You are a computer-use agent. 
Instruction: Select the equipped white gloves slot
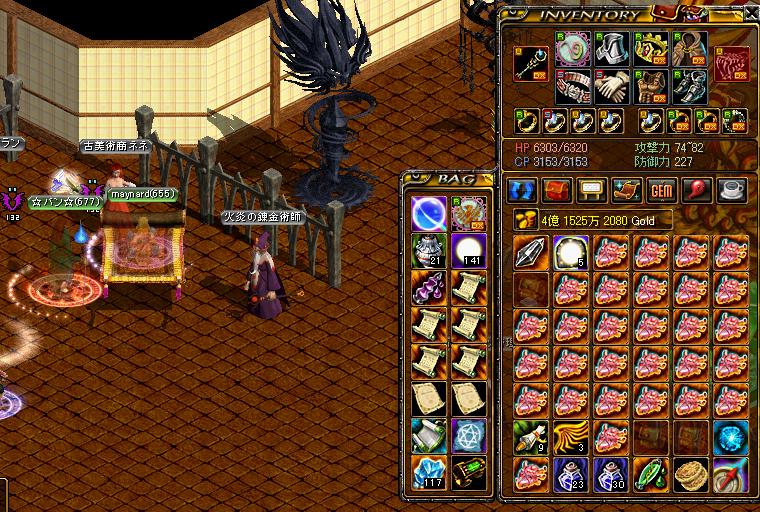[x=611, y=87]
